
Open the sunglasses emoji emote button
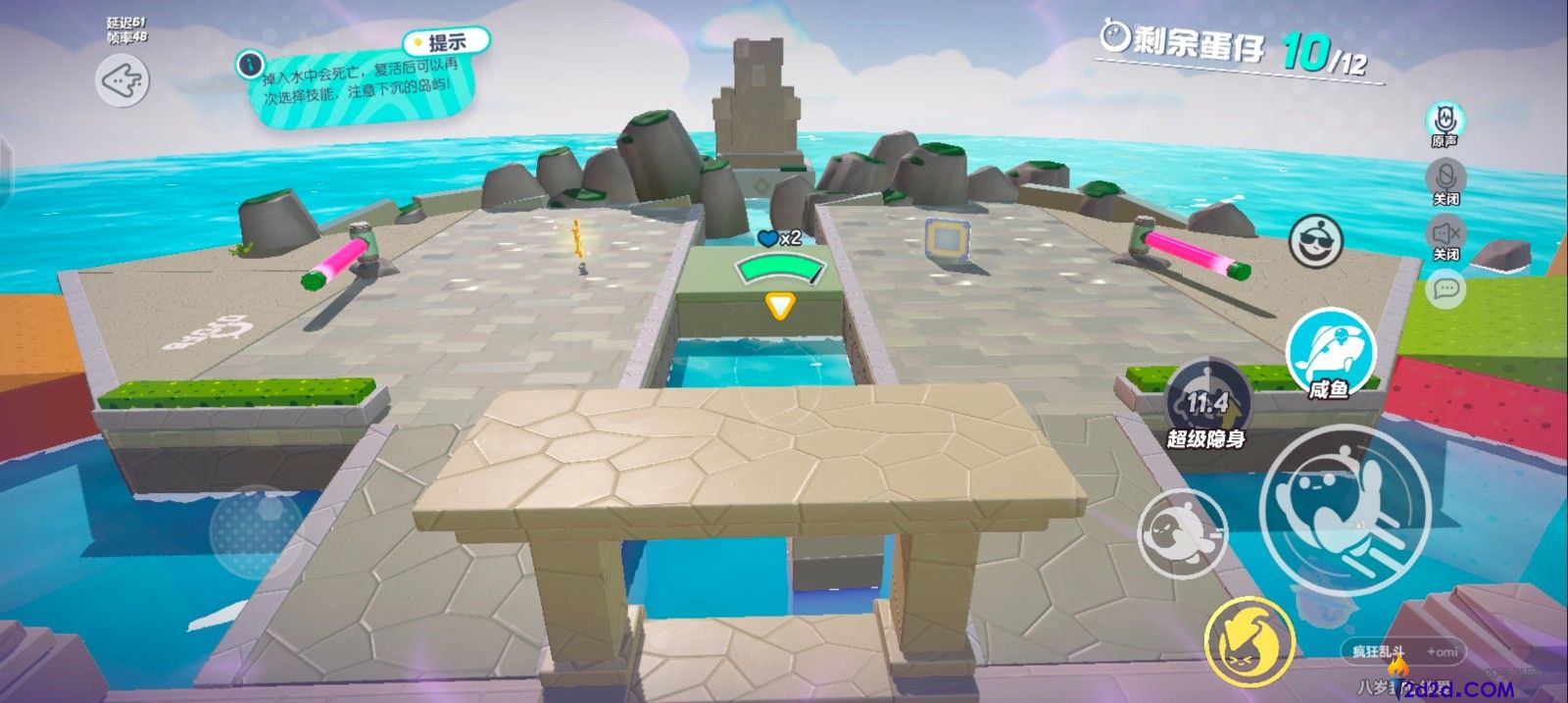1315,241
